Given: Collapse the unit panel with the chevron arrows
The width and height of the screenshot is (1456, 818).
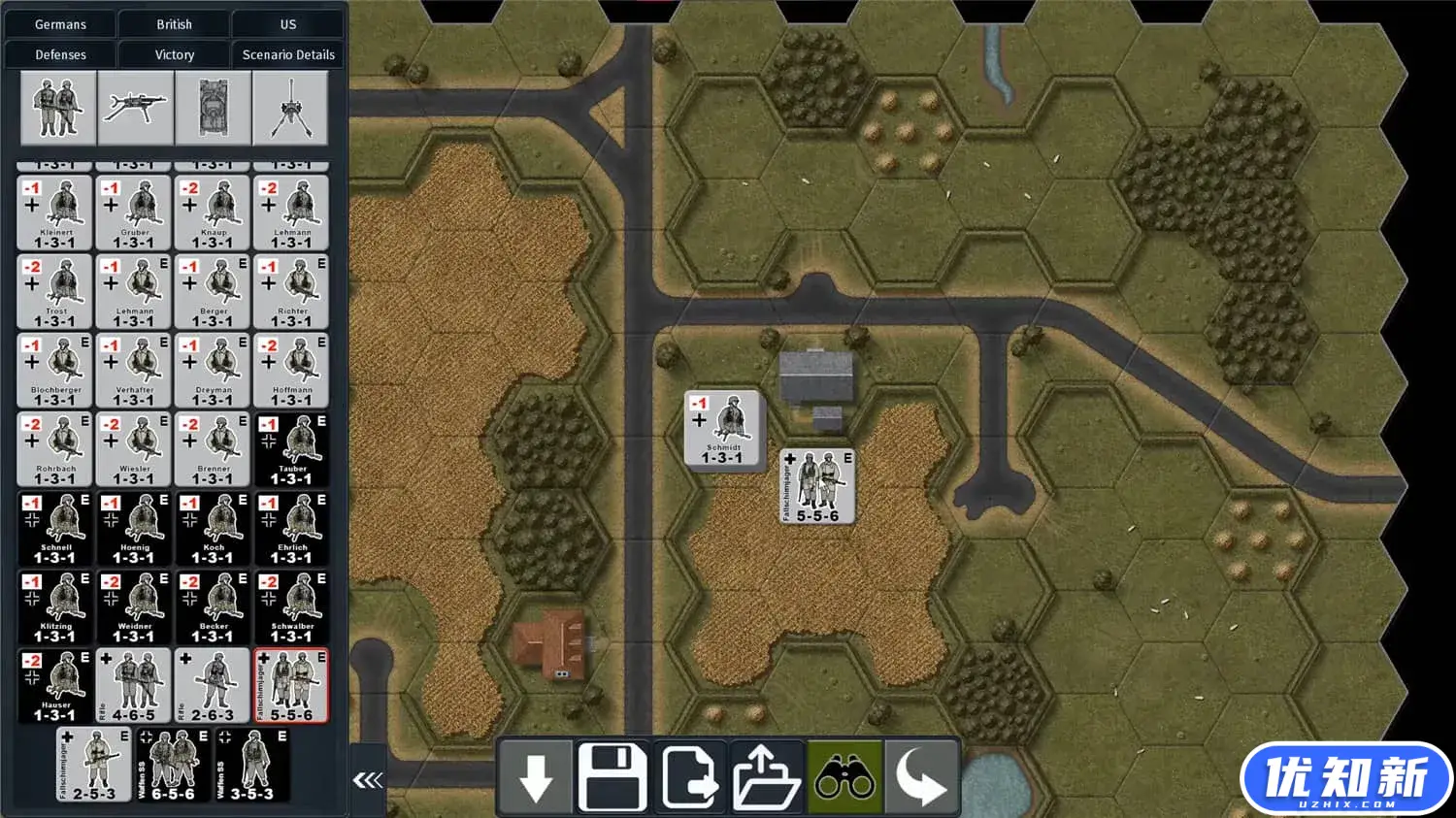Looking at the screenshot, I should coord(368,779).
